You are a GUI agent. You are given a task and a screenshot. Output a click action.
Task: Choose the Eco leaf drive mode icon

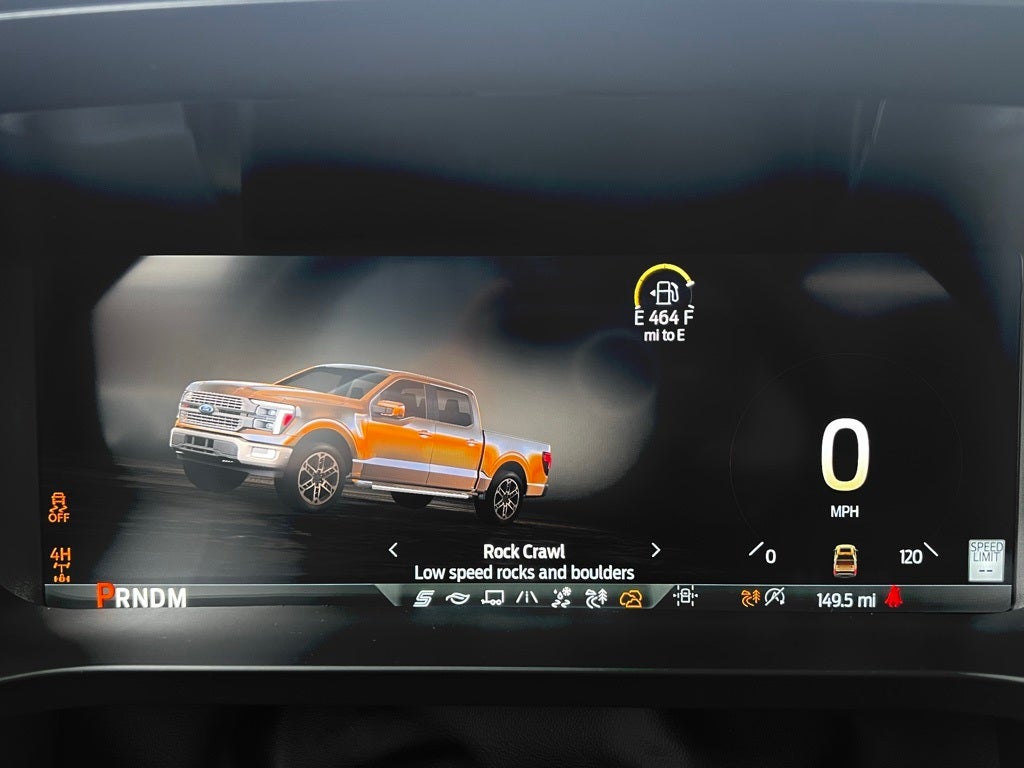pyautogui.click(x=457, y=598)
